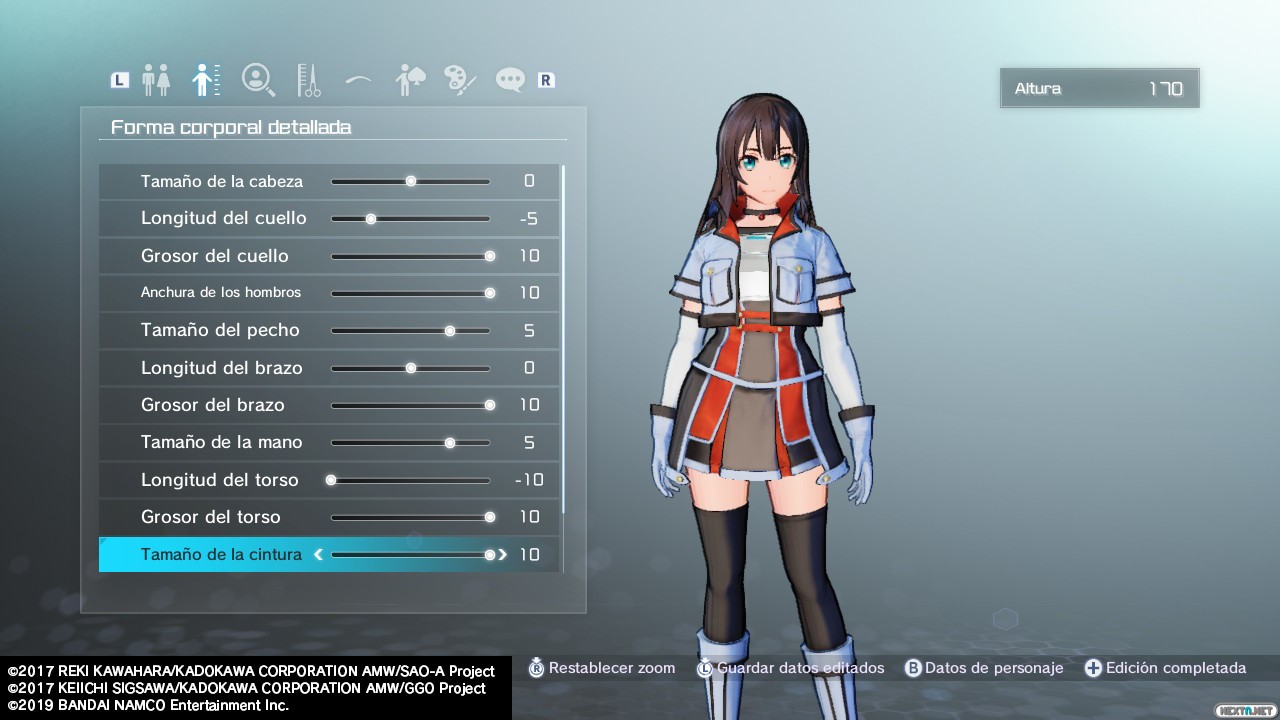Adjust the Tamaño de la cabeza slider
Viewport: 1280px width, 720px height.
pos(411,181)
